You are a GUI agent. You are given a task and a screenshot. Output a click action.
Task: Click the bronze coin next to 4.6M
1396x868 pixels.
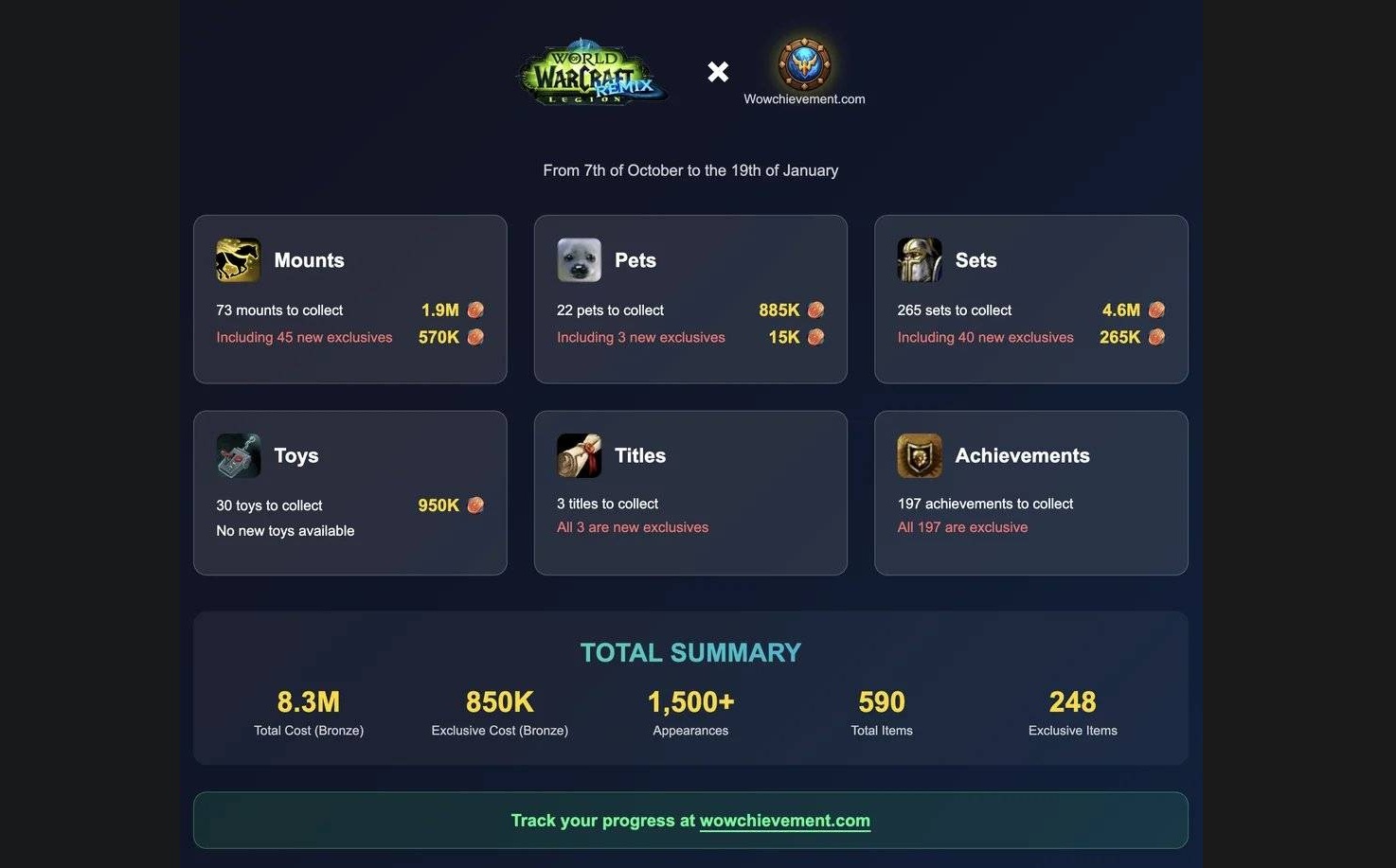tap(1155, 310)
